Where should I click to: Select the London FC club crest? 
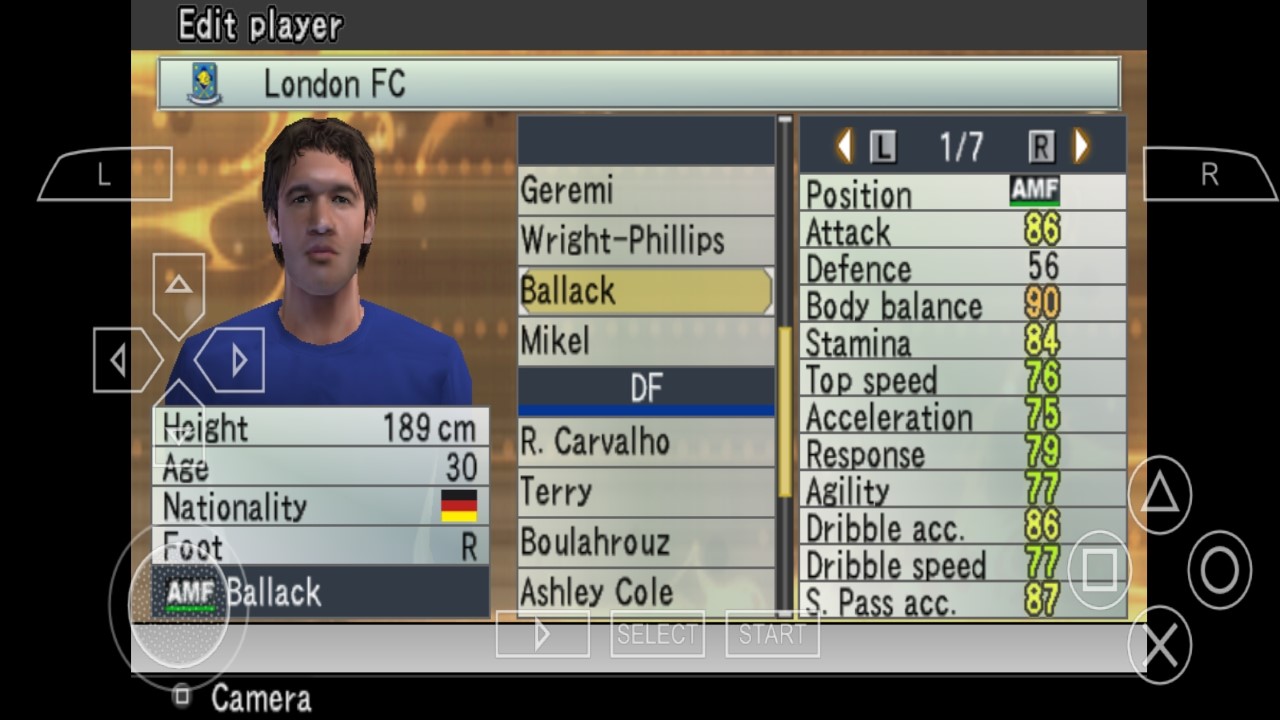(202, 84)
